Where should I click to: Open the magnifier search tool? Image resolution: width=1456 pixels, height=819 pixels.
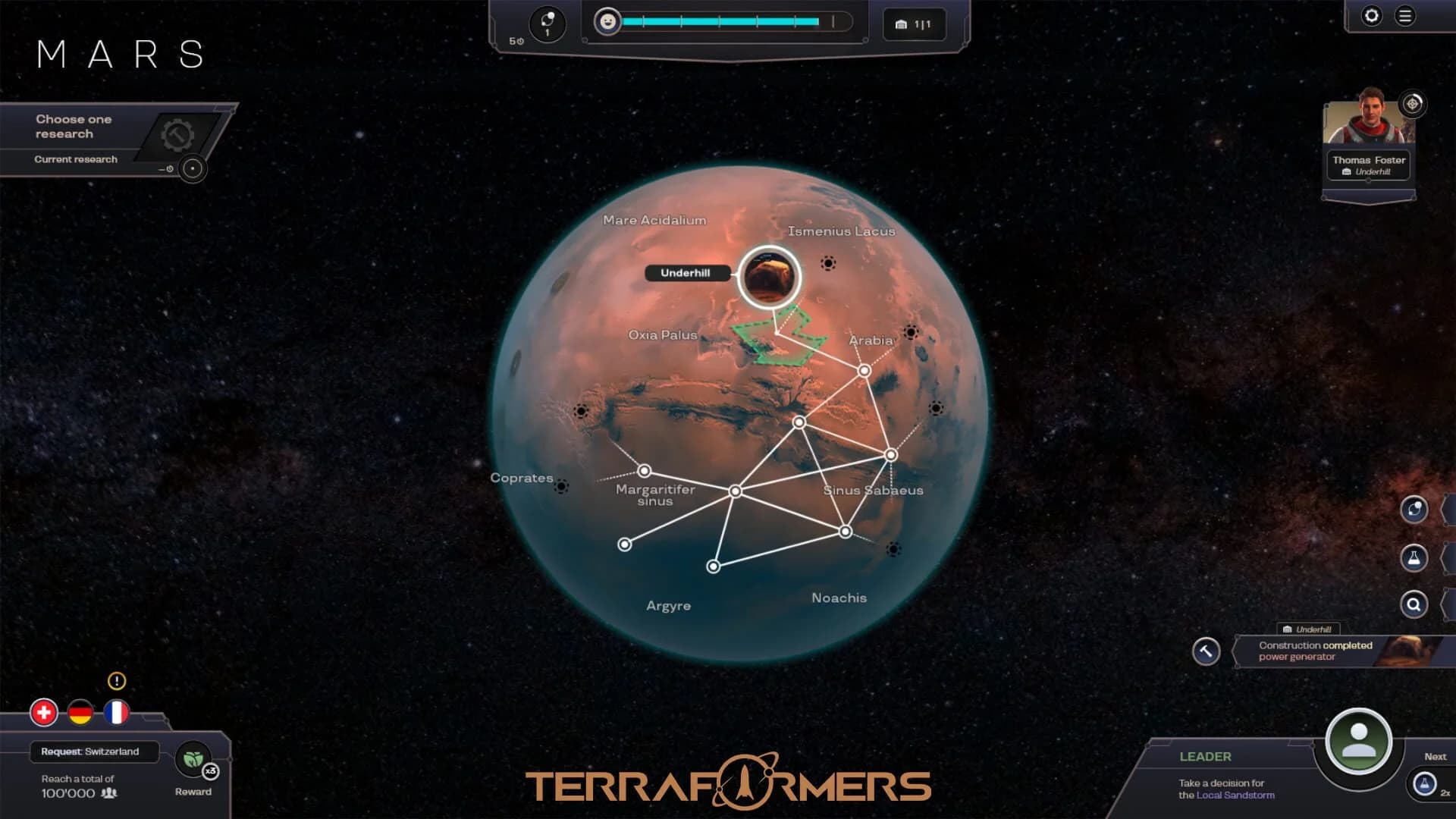1415,604
